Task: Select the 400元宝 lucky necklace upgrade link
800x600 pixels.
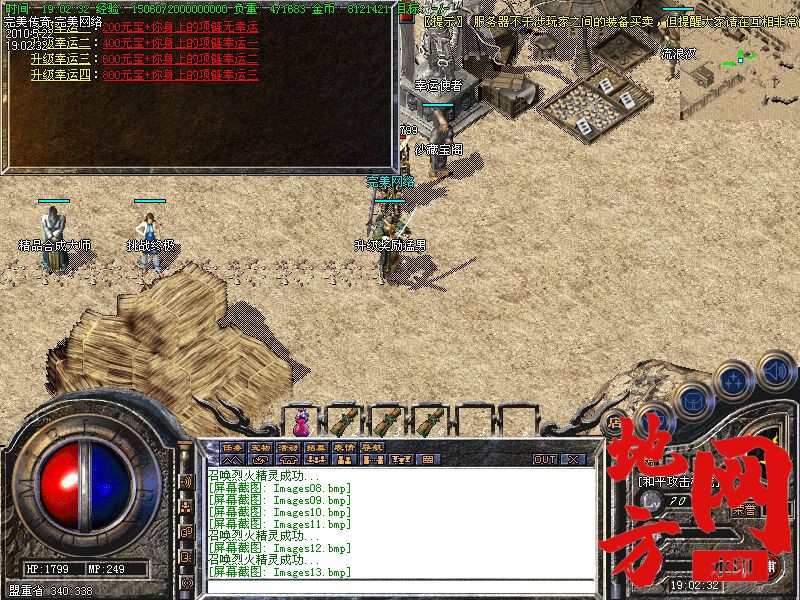Action: pos(180,43)
